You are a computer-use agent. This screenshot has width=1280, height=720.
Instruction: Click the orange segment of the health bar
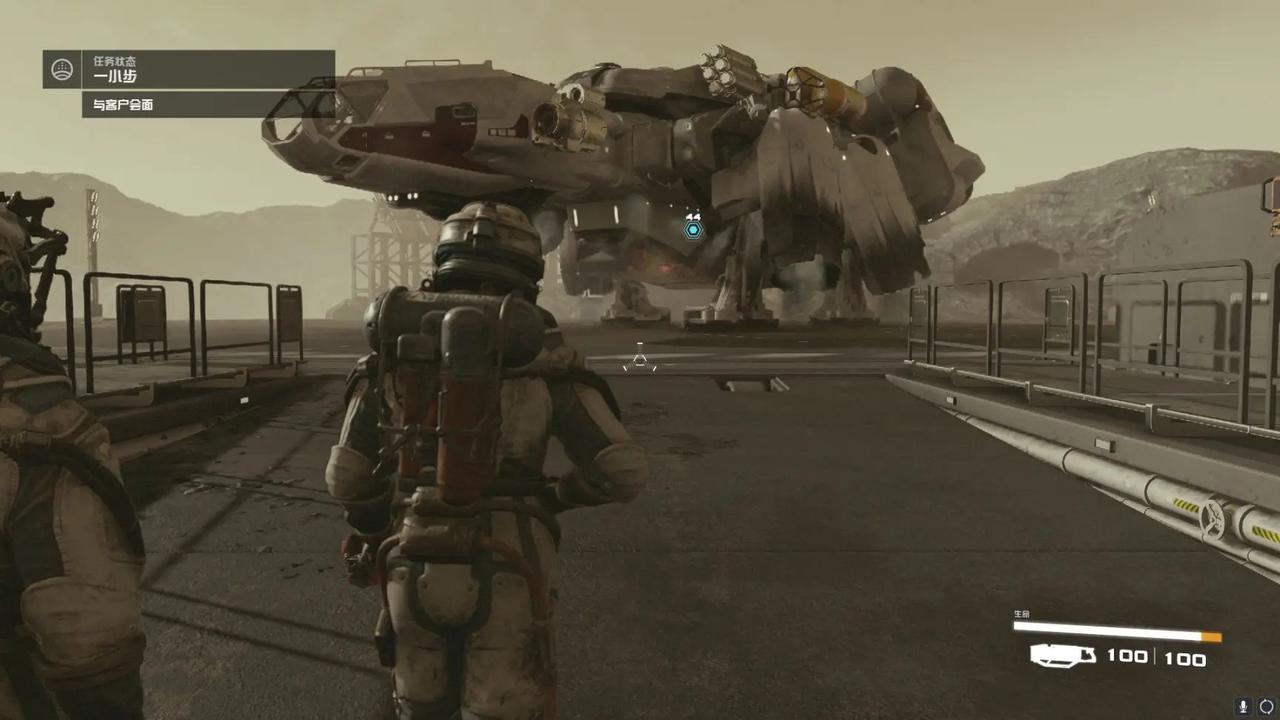[1210, 634]
